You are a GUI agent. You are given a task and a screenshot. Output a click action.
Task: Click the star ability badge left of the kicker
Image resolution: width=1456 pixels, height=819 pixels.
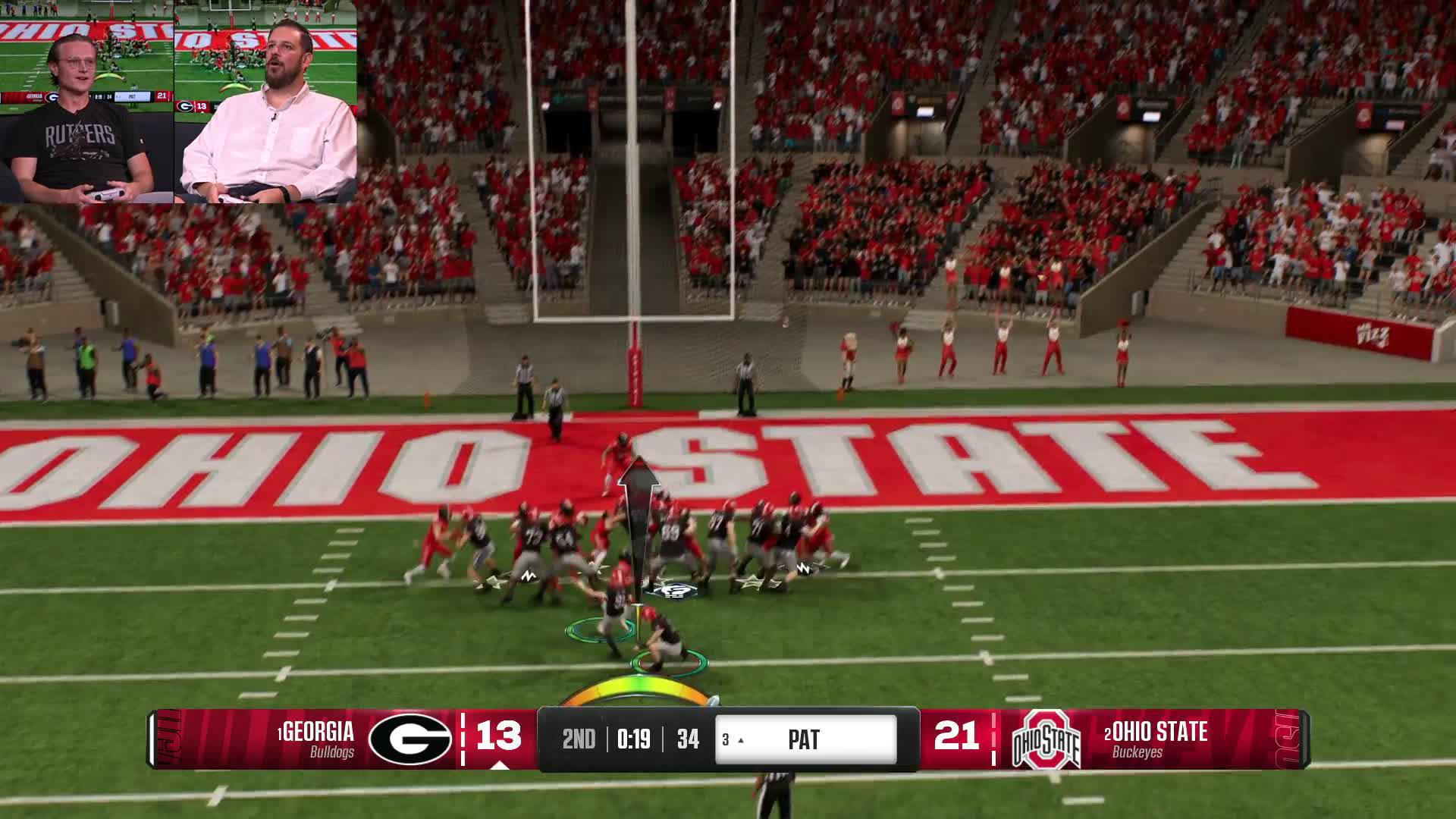(492, 582)
